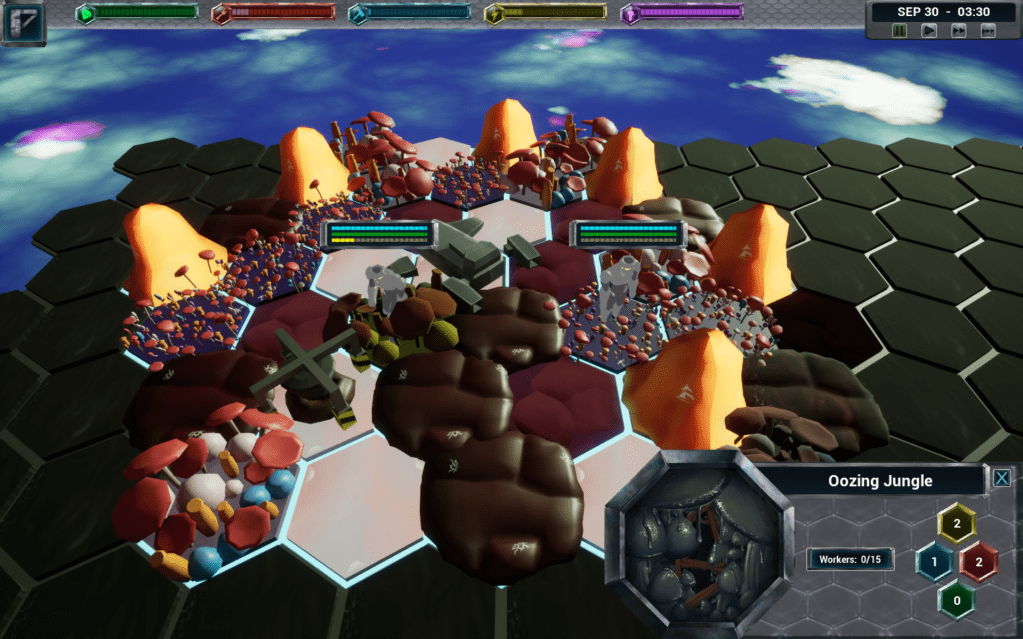The image size is (1023, 639).
Task: Close the Oozing Jungle panel
Action: (x=1001, y=479)
